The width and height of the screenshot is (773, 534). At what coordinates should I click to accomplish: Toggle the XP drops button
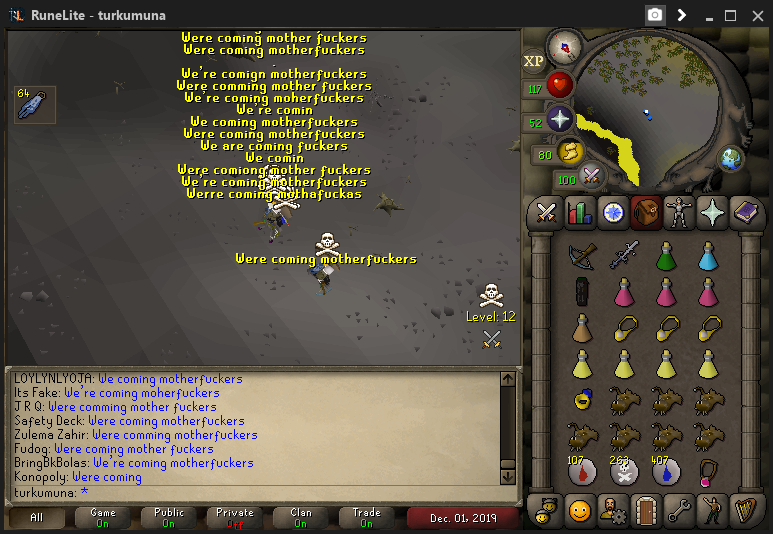tap(534, 61)
